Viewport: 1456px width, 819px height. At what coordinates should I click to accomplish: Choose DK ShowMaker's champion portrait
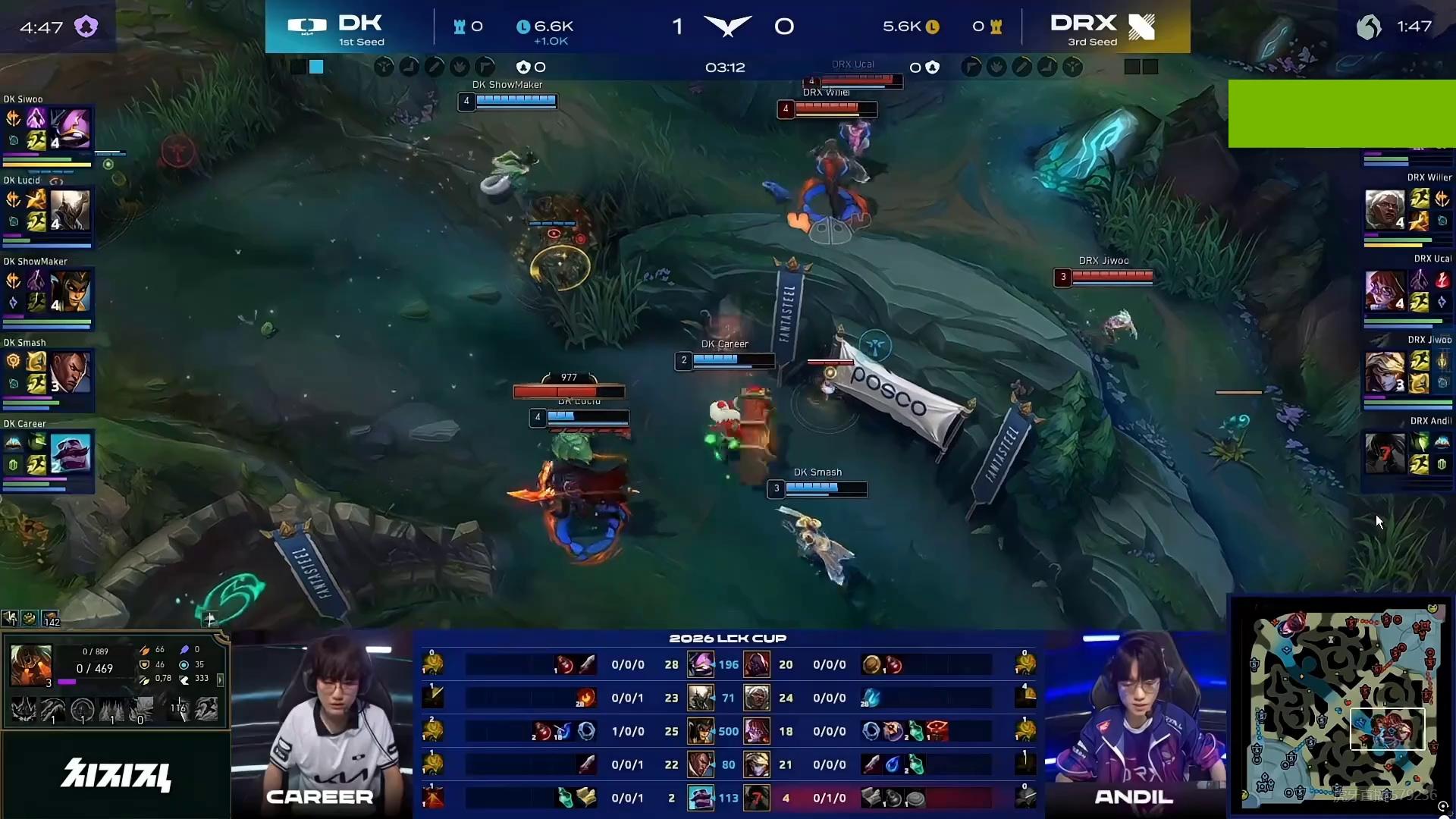coord(71,291)
